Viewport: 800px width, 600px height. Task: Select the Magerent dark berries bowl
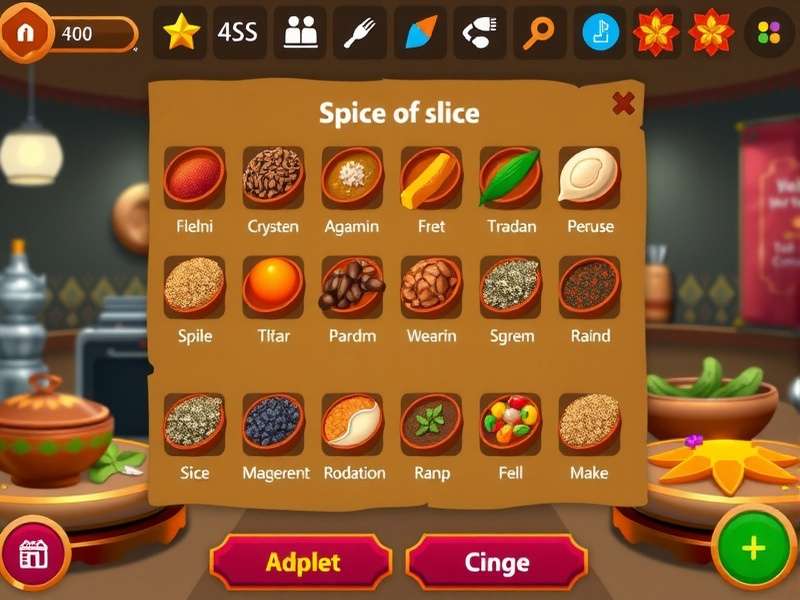coord(273,421)
